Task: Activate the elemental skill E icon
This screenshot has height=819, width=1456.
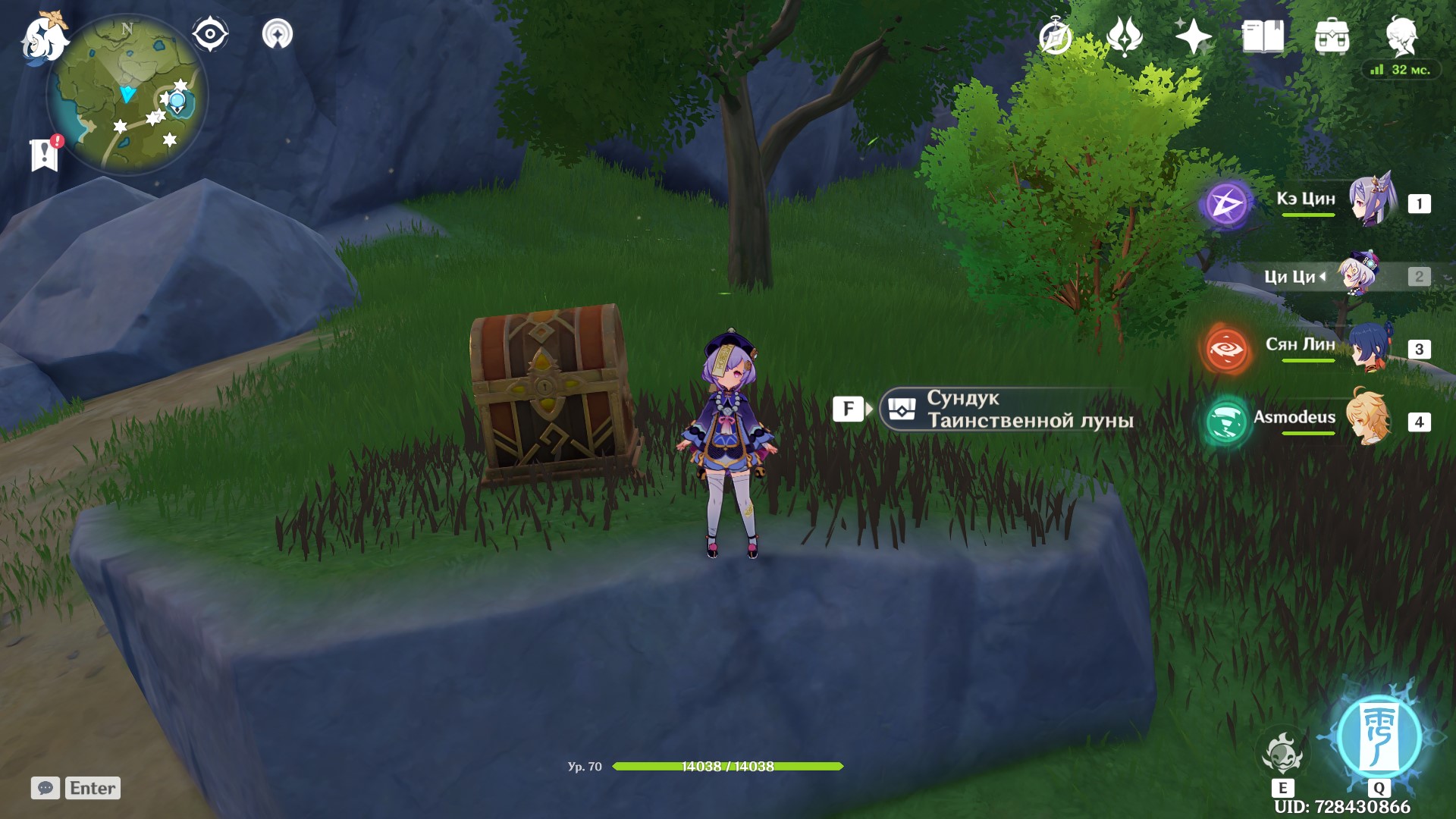Action: [1282, 751]
